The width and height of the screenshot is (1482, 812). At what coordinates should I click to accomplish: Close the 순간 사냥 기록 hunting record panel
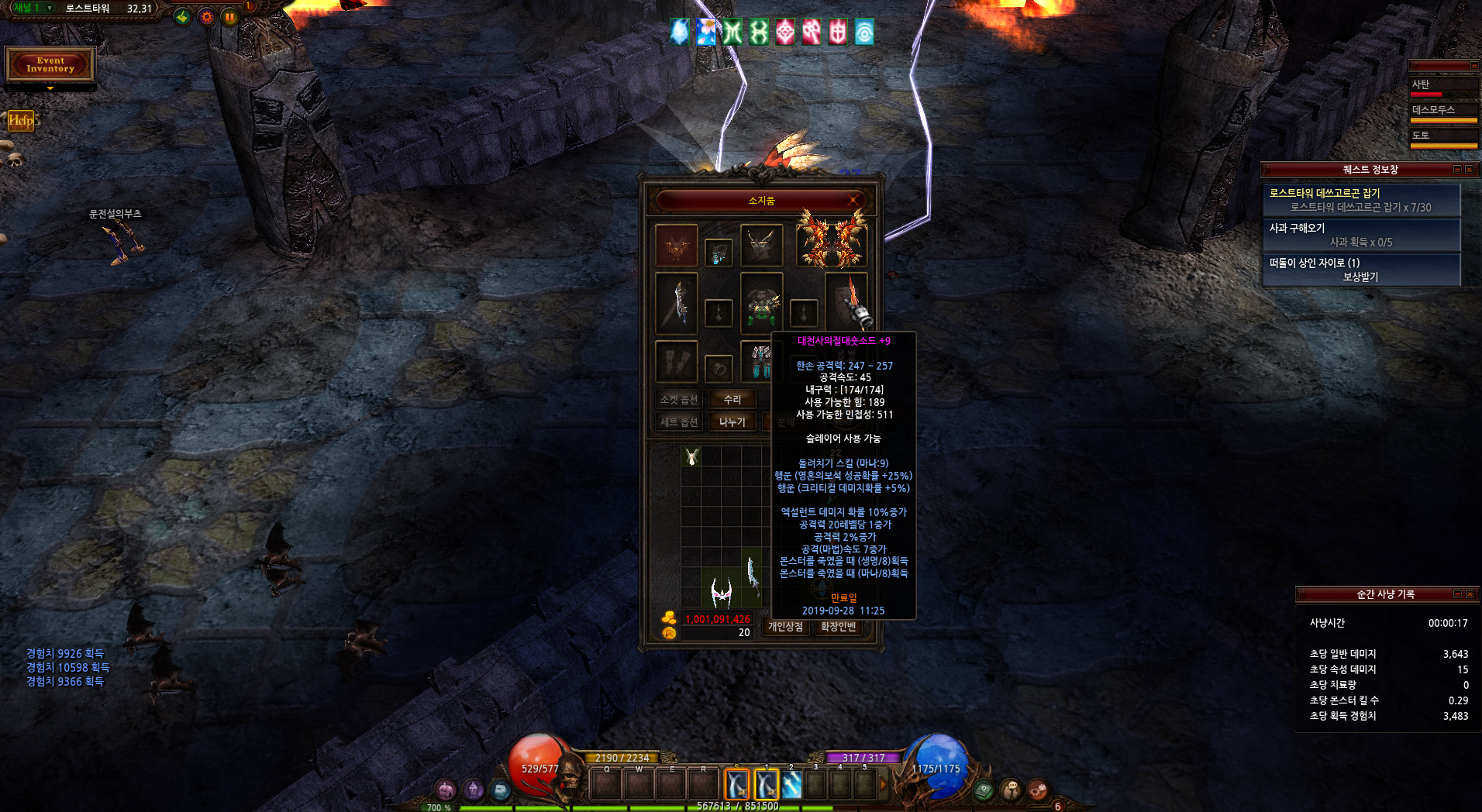(x=1470, y=594)
